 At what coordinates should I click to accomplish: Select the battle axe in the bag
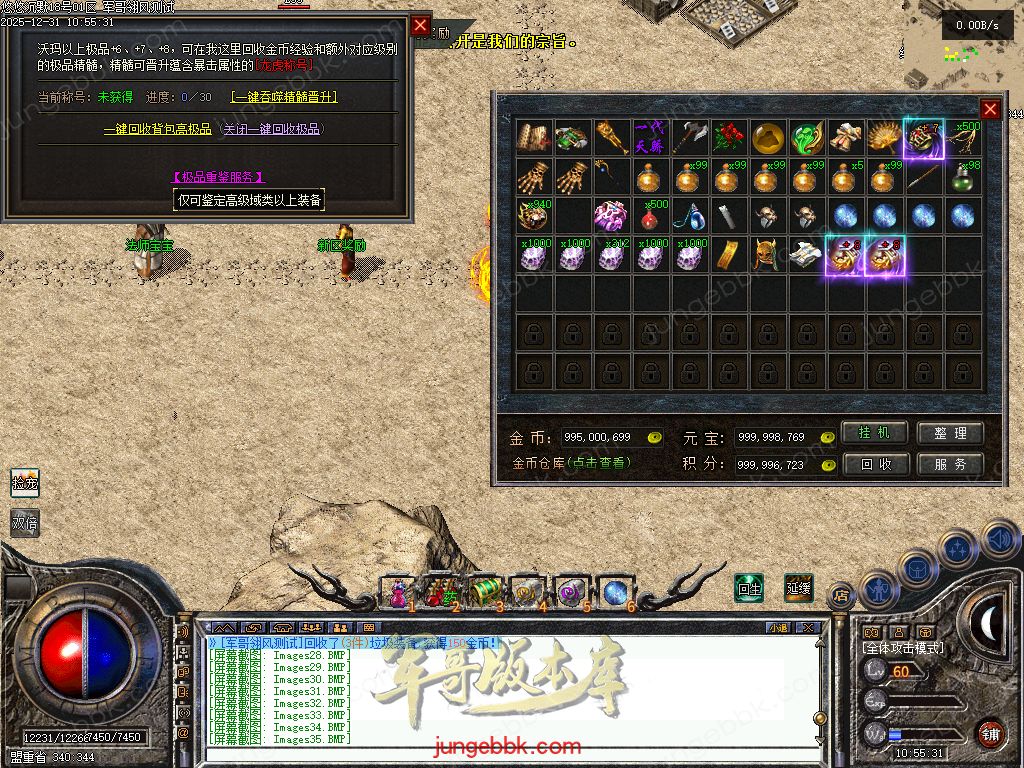tap(690, 138)
